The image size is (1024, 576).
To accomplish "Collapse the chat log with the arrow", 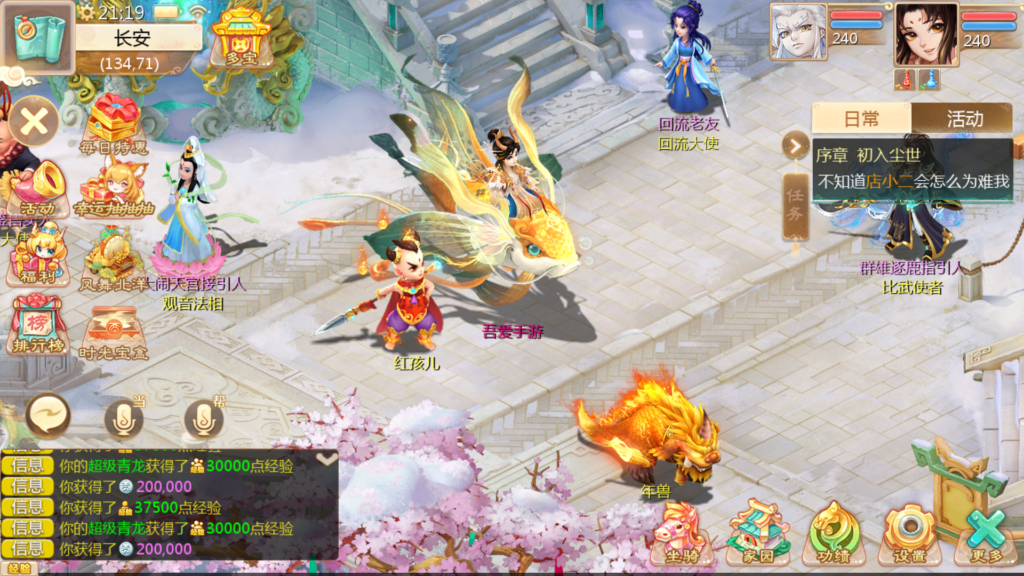I will 326,458.
